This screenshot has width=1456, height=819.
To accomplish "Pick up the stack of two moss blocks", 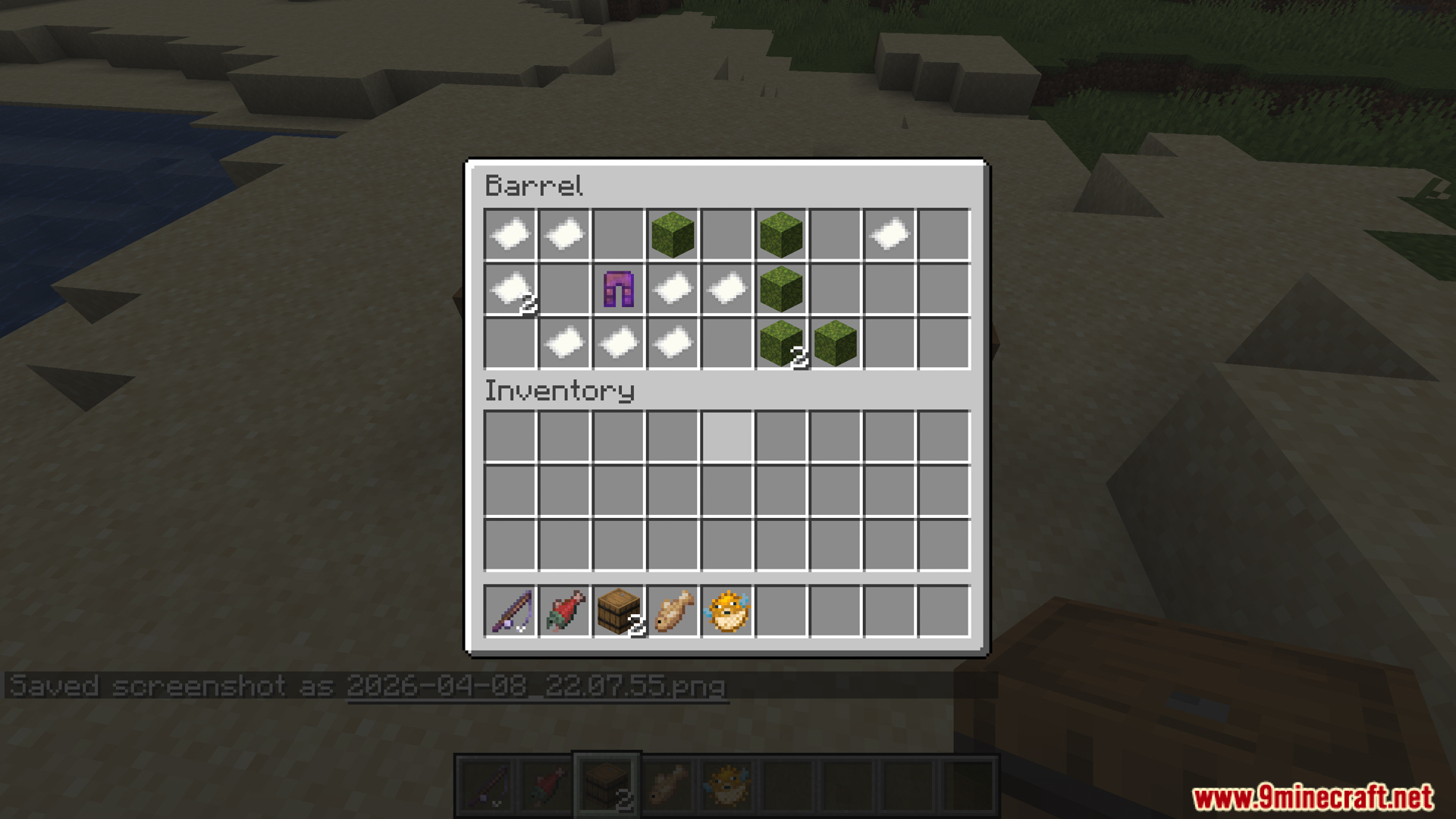I will (782, 343).
